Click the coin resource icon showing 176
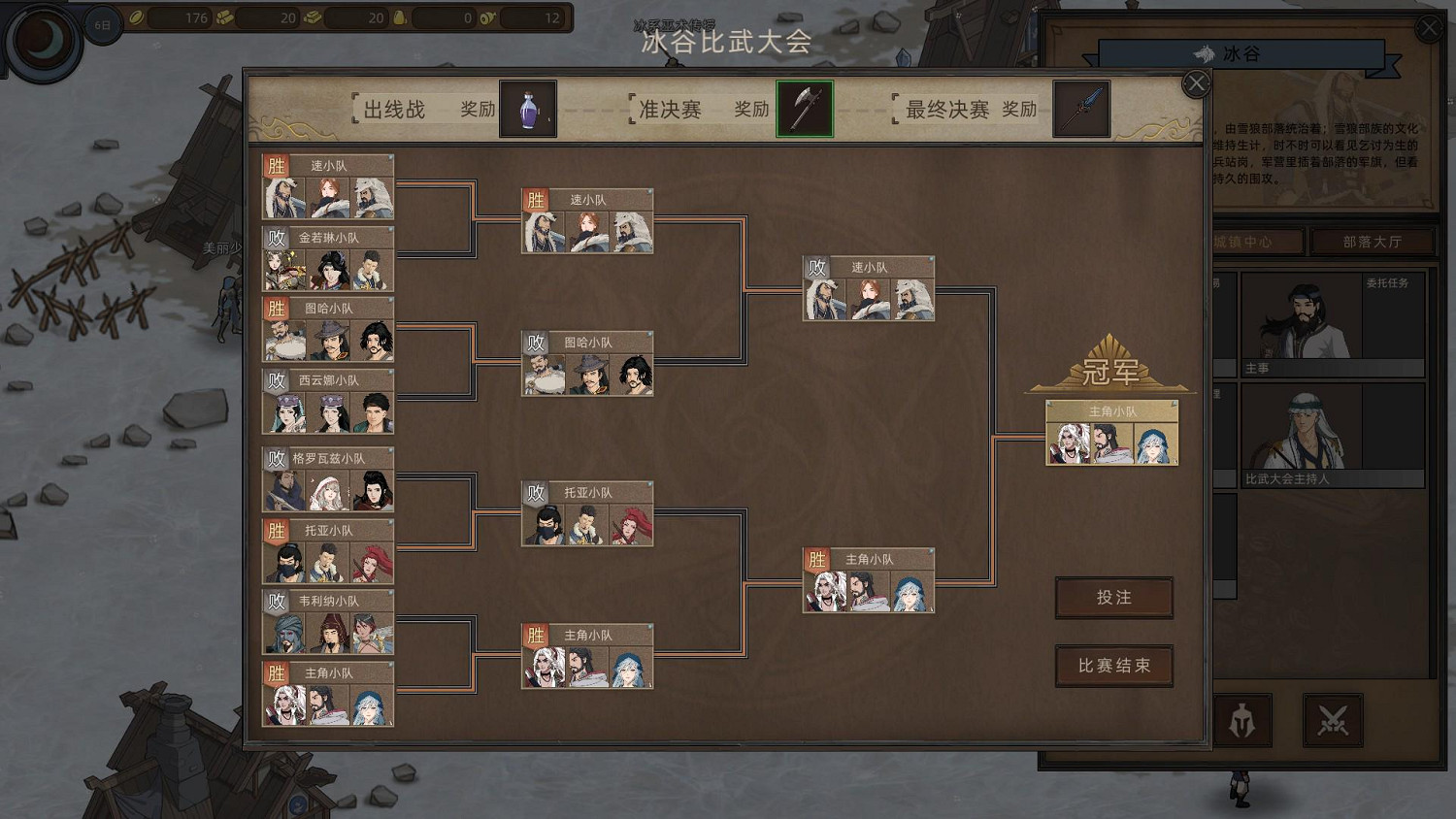 pyautogui.click(x=137, y=18)
